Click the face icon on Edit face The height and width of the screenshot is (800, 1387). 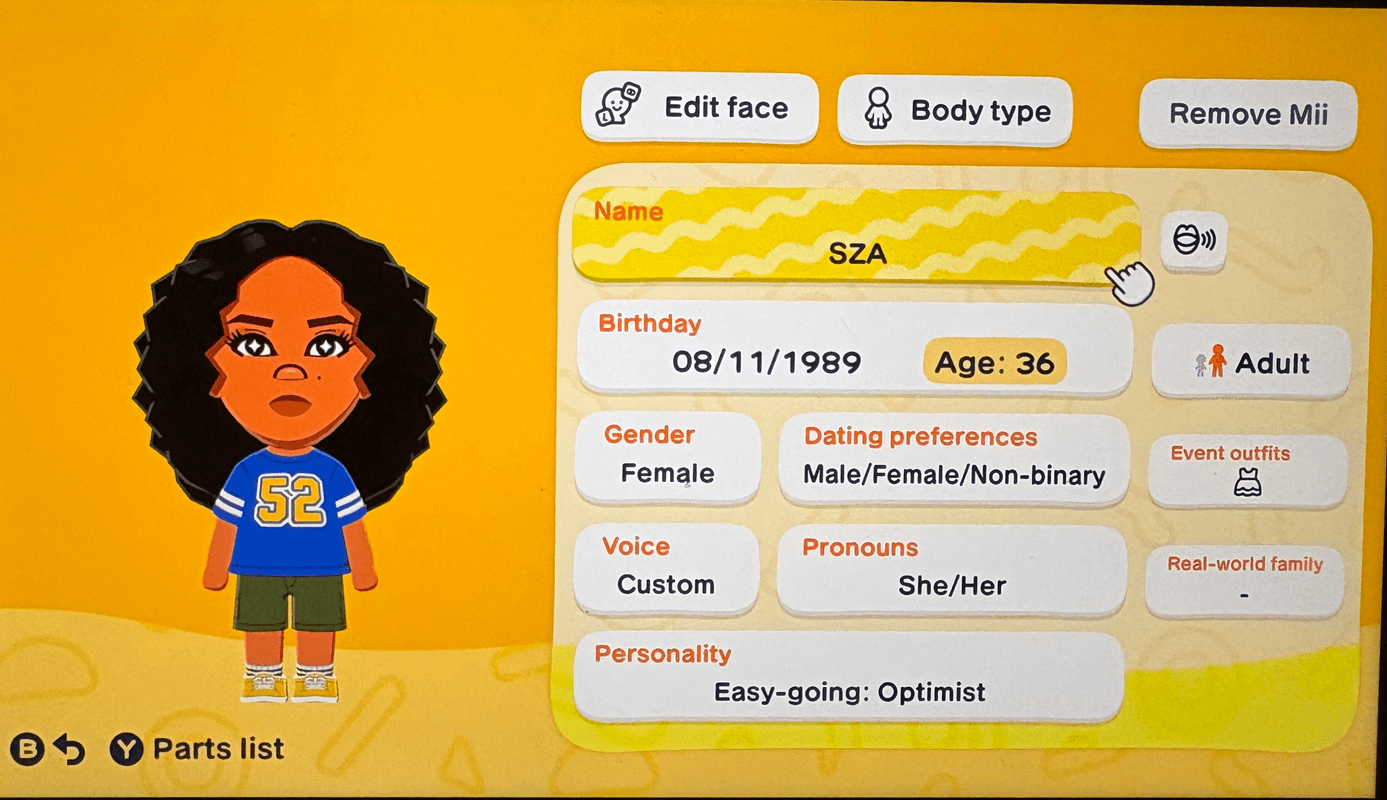pyautogui.click(x=617, y=107)
